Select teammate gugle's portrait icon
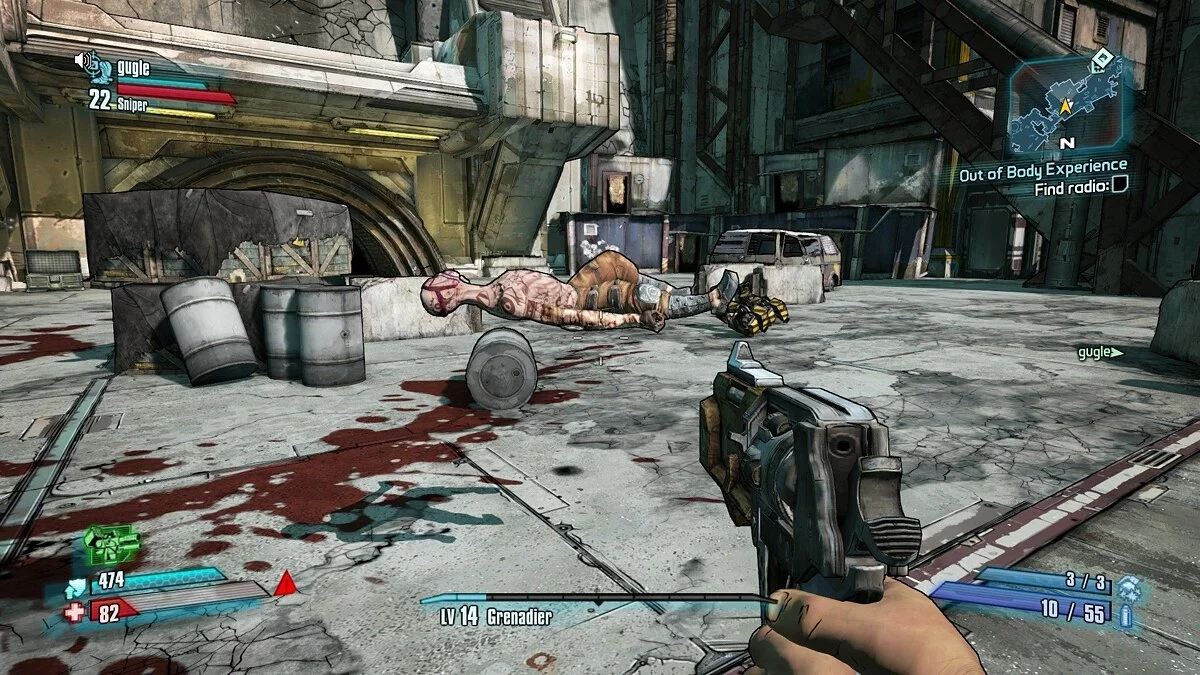 95,64
